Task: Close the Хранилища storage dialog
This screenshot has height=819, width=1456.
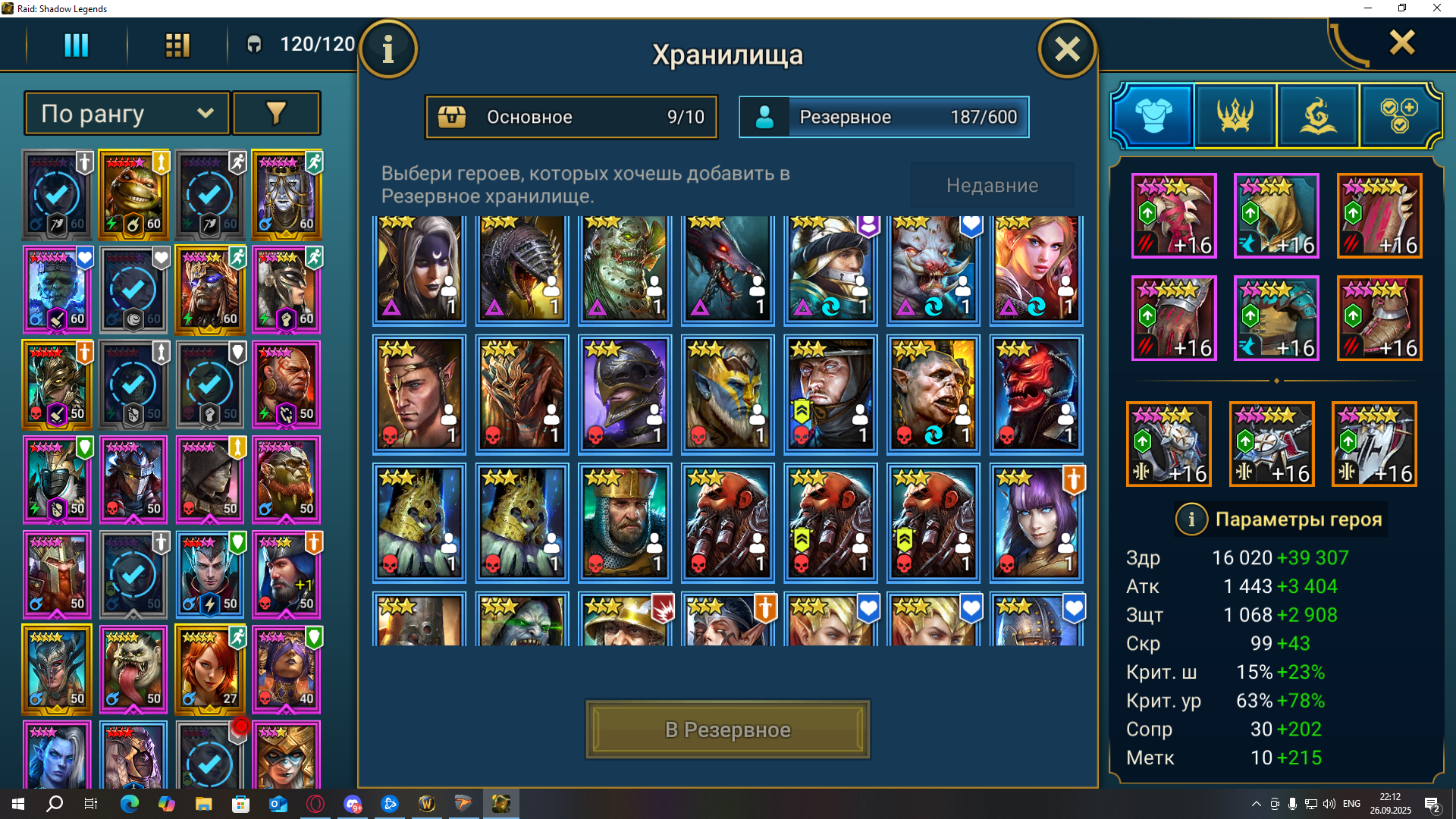Action: (1066, 50)
